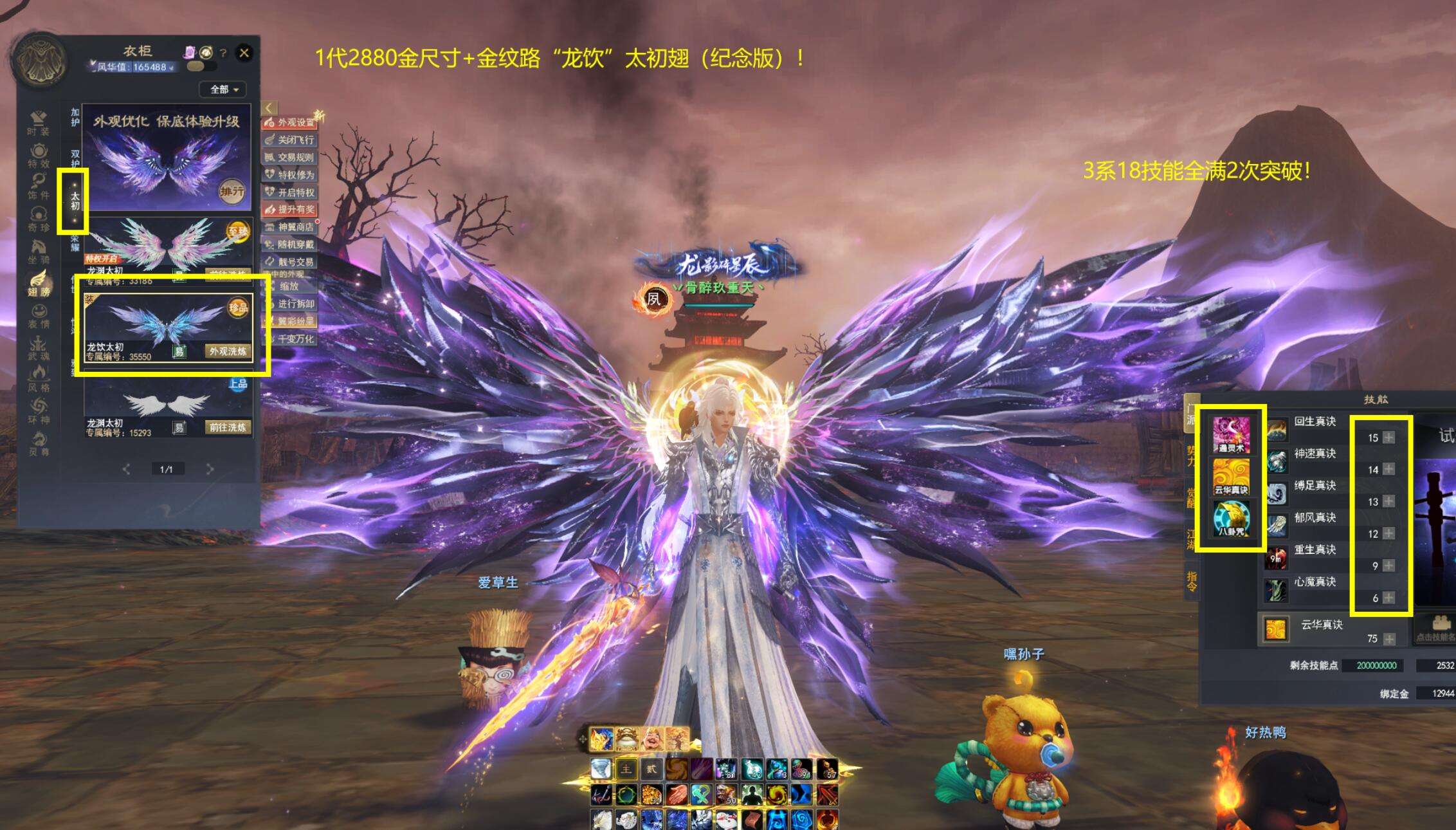Open 外观设置 appearance settings
Viewport: 1456px width, 830px height.
pos(290,122)
